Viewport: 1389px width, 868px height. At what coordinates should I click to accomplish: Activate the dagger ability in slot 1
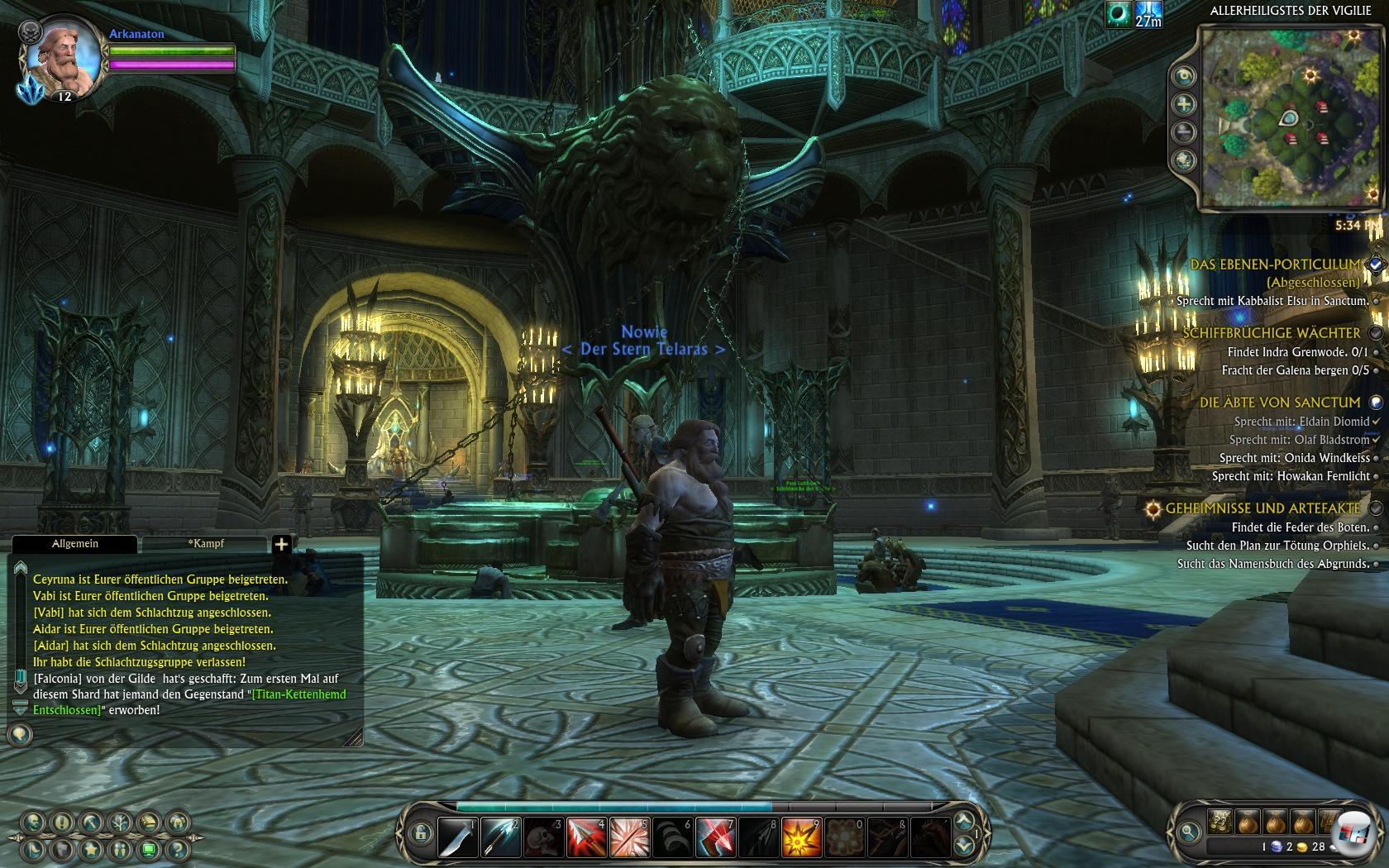(457, 837)
